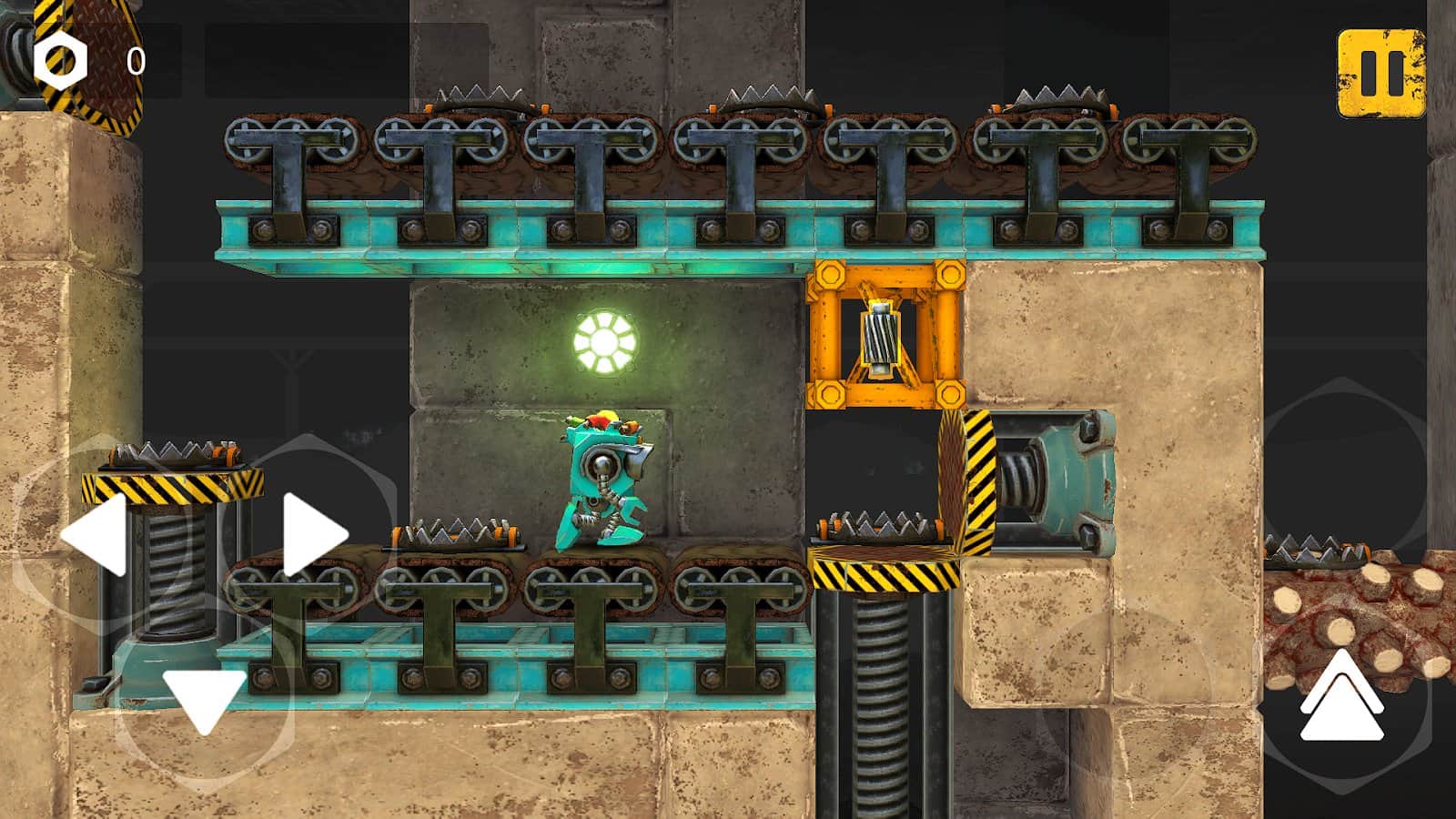The height and width of the screenshot is (819, 1456).
Task: Tap the right arrow movement control
Action: coord(312,535)
